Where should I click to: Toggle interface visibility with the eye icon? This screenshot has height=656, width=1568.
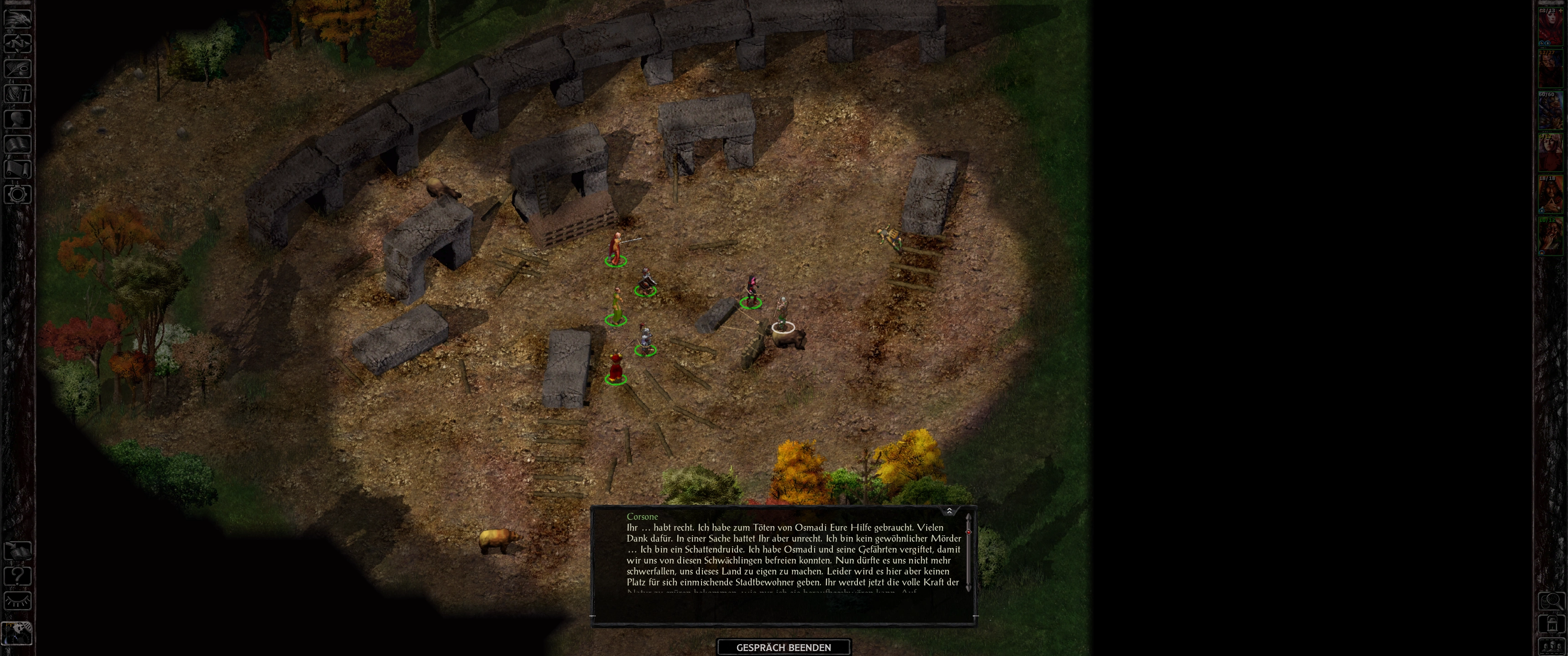[x=18, y=601]
